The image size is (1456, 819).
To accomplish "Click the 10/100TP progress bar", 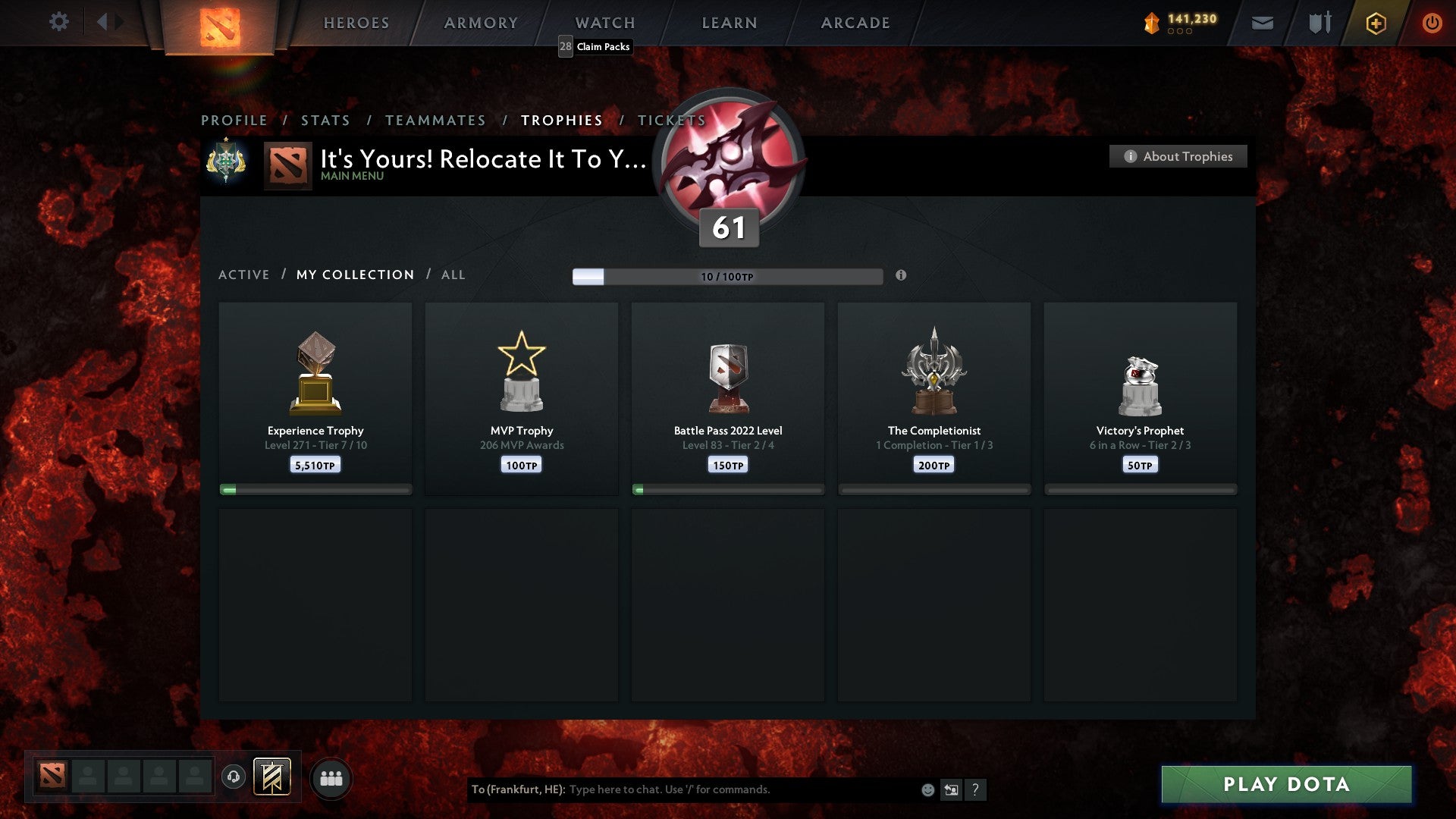I will (726, 276).
